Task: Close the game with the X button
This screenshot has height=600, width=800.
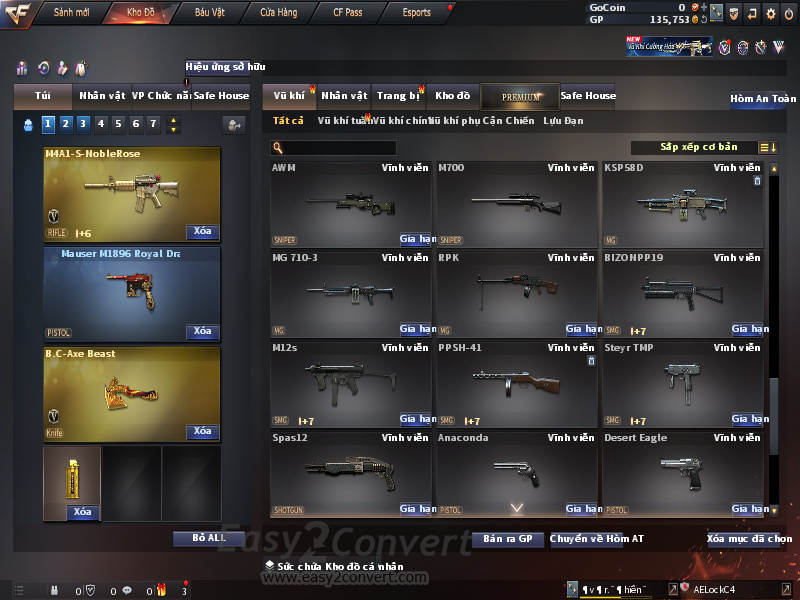Action: coord(788,14)
